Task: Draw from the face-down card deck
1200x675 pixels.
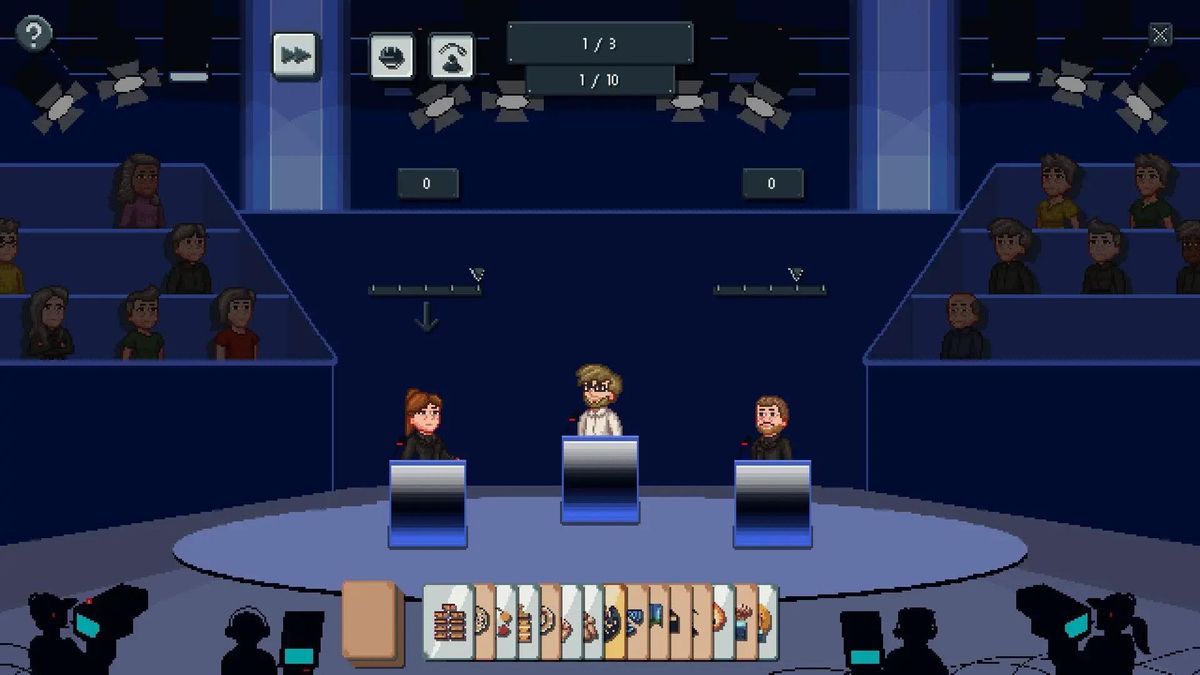Action: 372,621
